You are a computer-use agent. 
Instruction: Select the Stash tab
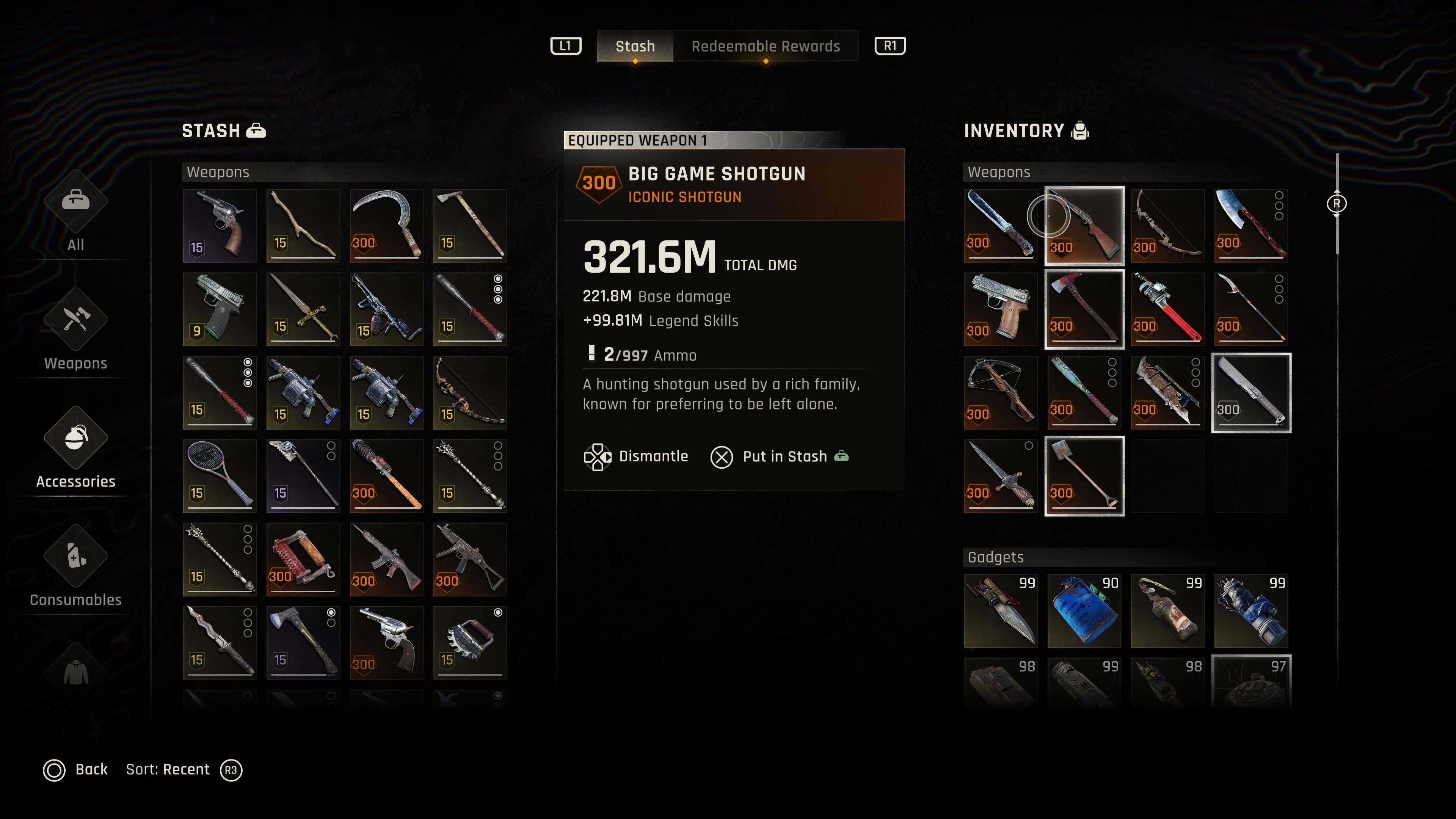point(635,46)
